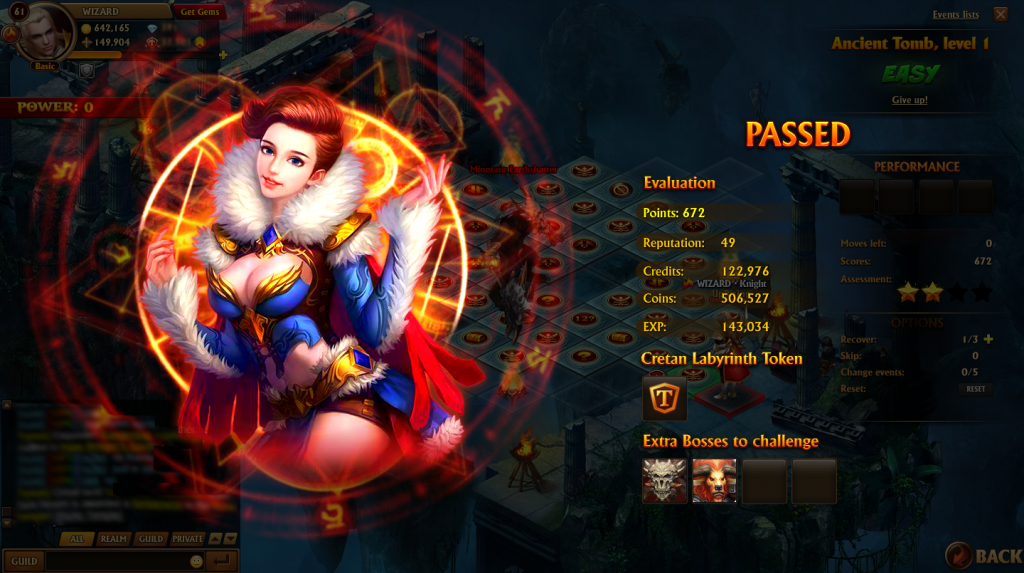This screenshot has height=573, width=1024.
Task: Send the chat message with enter button
Action: pos(222,561)
